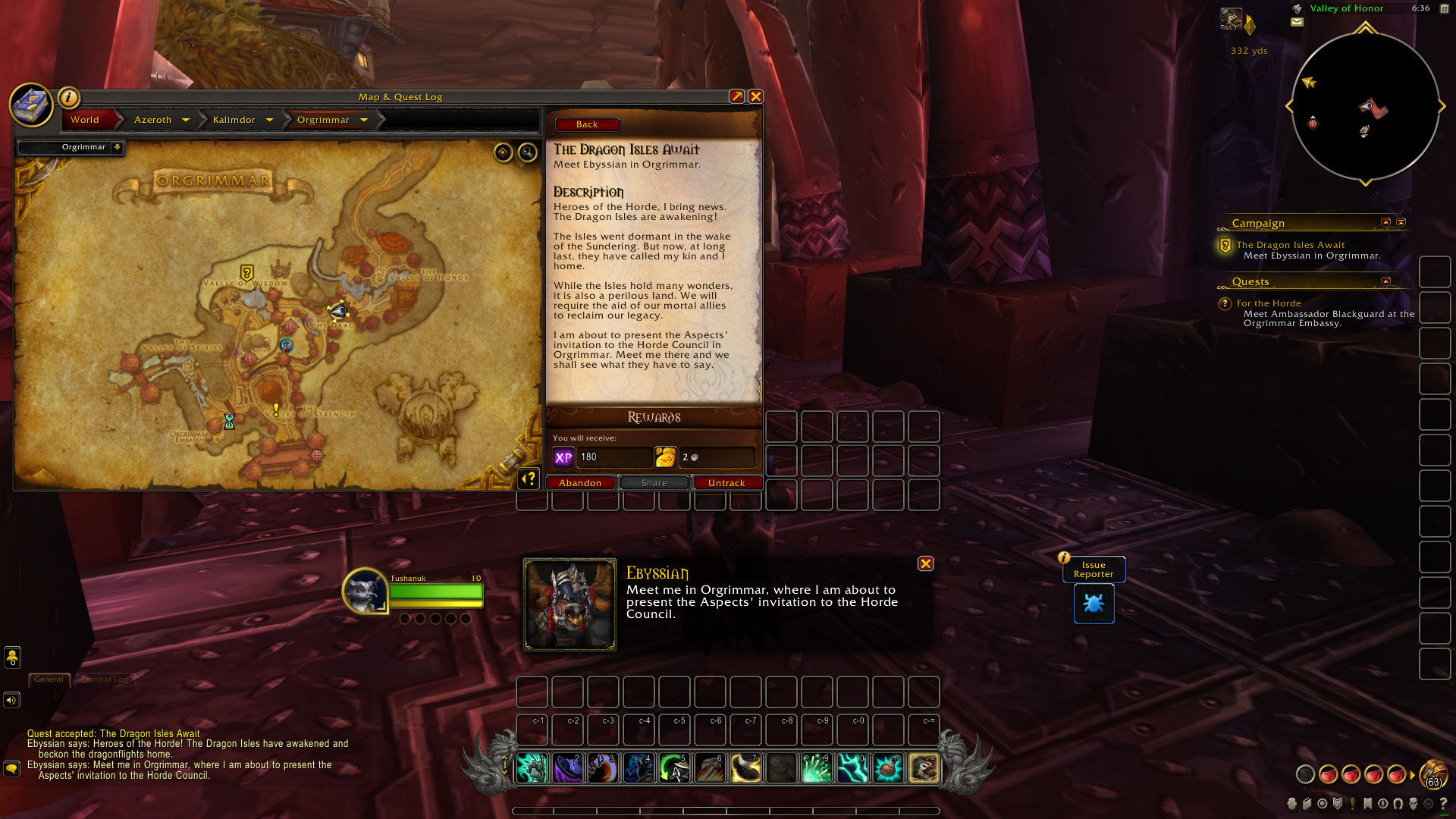Click the Fushanuk player portrait

coord(365,591)
